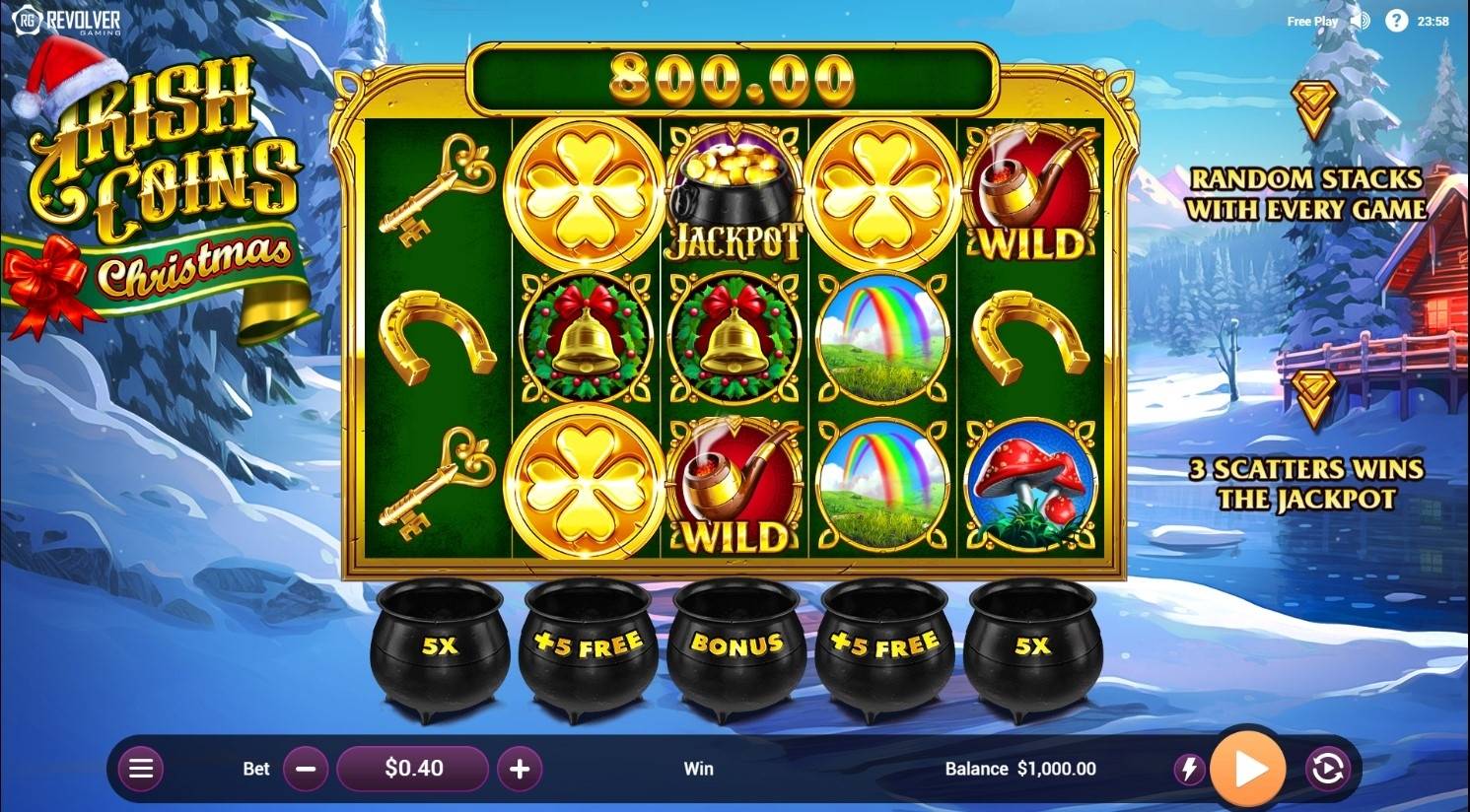1470x812 pixels.
Task: Mute the game sound
Action: tap(1361, 21)
